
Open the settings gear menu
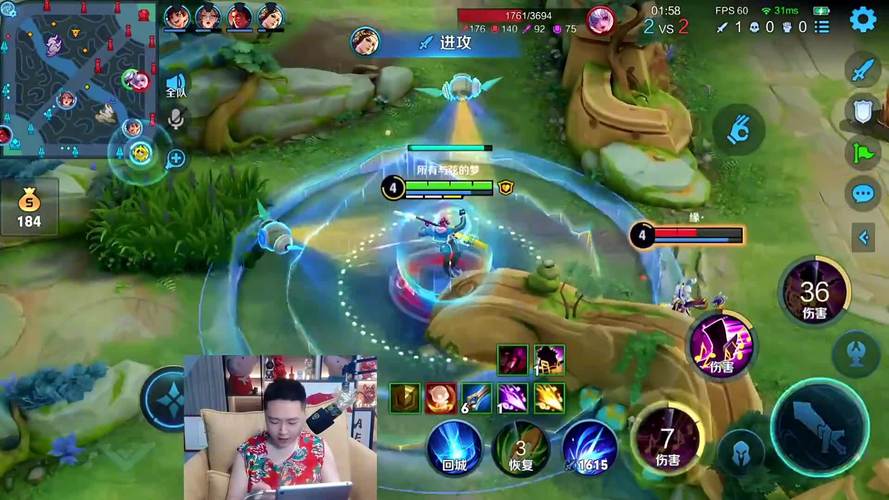pyautogui.click(x=862, y=20)
